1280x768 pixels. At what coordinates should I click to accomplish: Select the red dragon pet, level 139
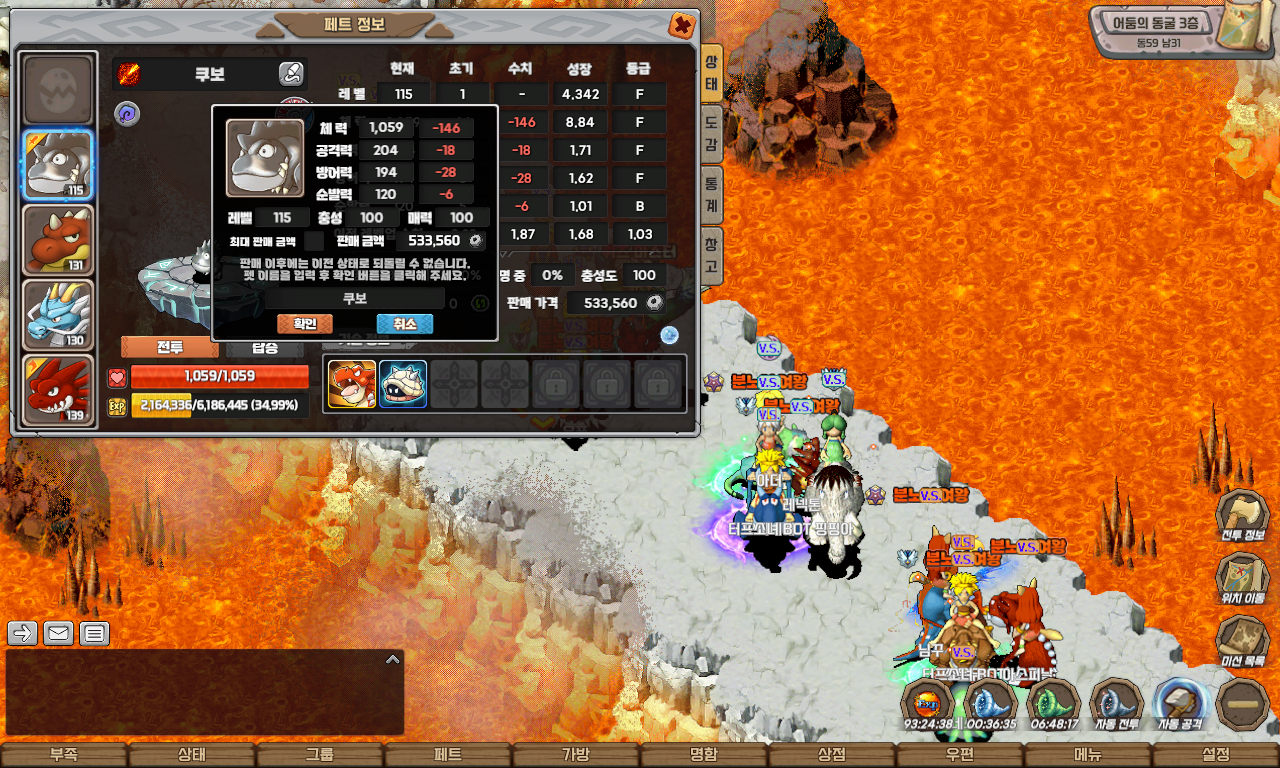58,389
